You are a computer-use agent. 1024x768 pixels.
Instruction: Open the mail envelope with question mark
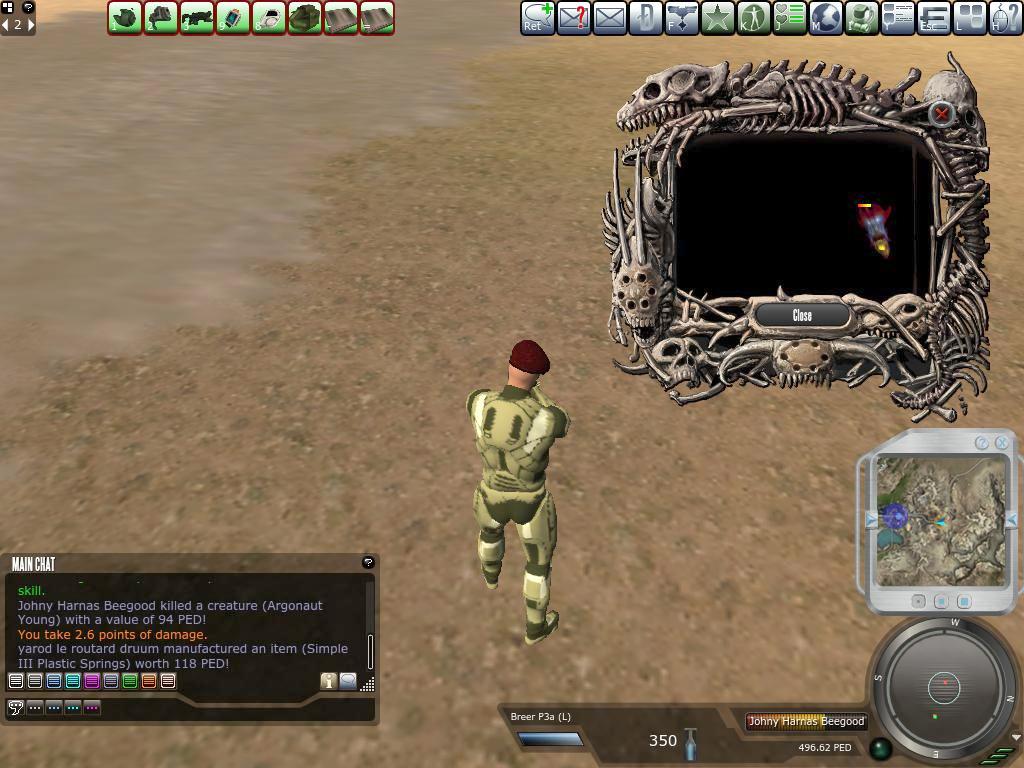point(574,17)
